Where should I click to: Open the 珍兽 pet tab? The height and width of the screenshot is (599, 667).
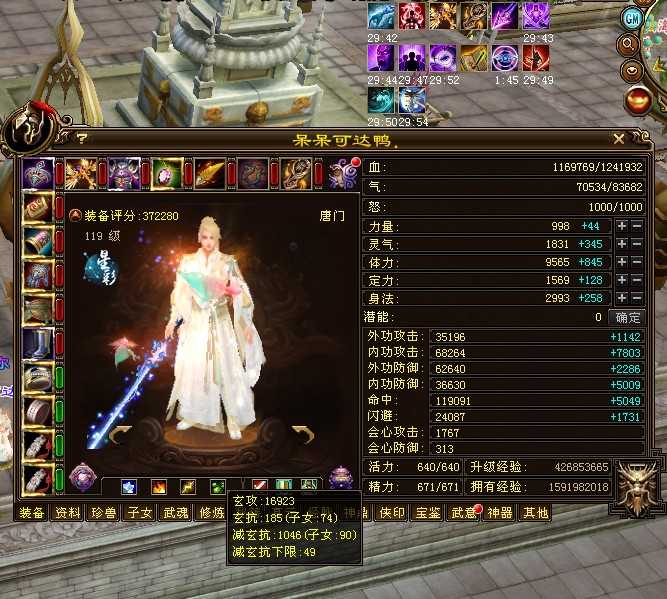[103, 513]
